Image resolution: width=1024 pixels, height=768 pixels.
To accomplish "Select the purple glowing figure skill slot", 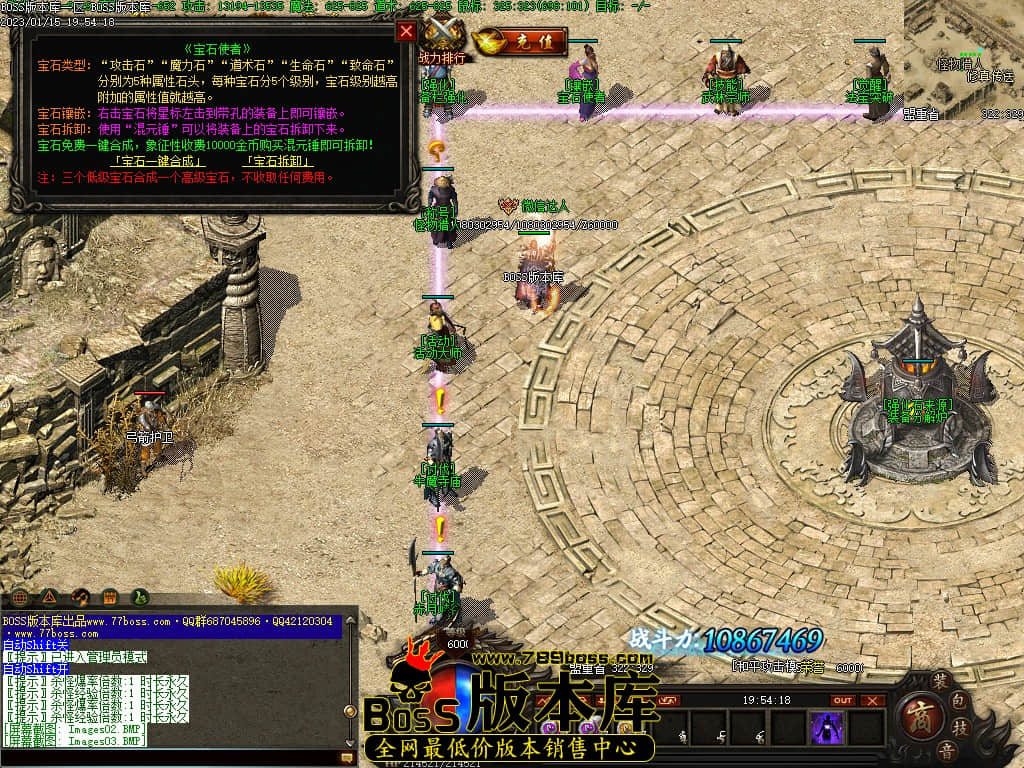I will click(827, 728).
